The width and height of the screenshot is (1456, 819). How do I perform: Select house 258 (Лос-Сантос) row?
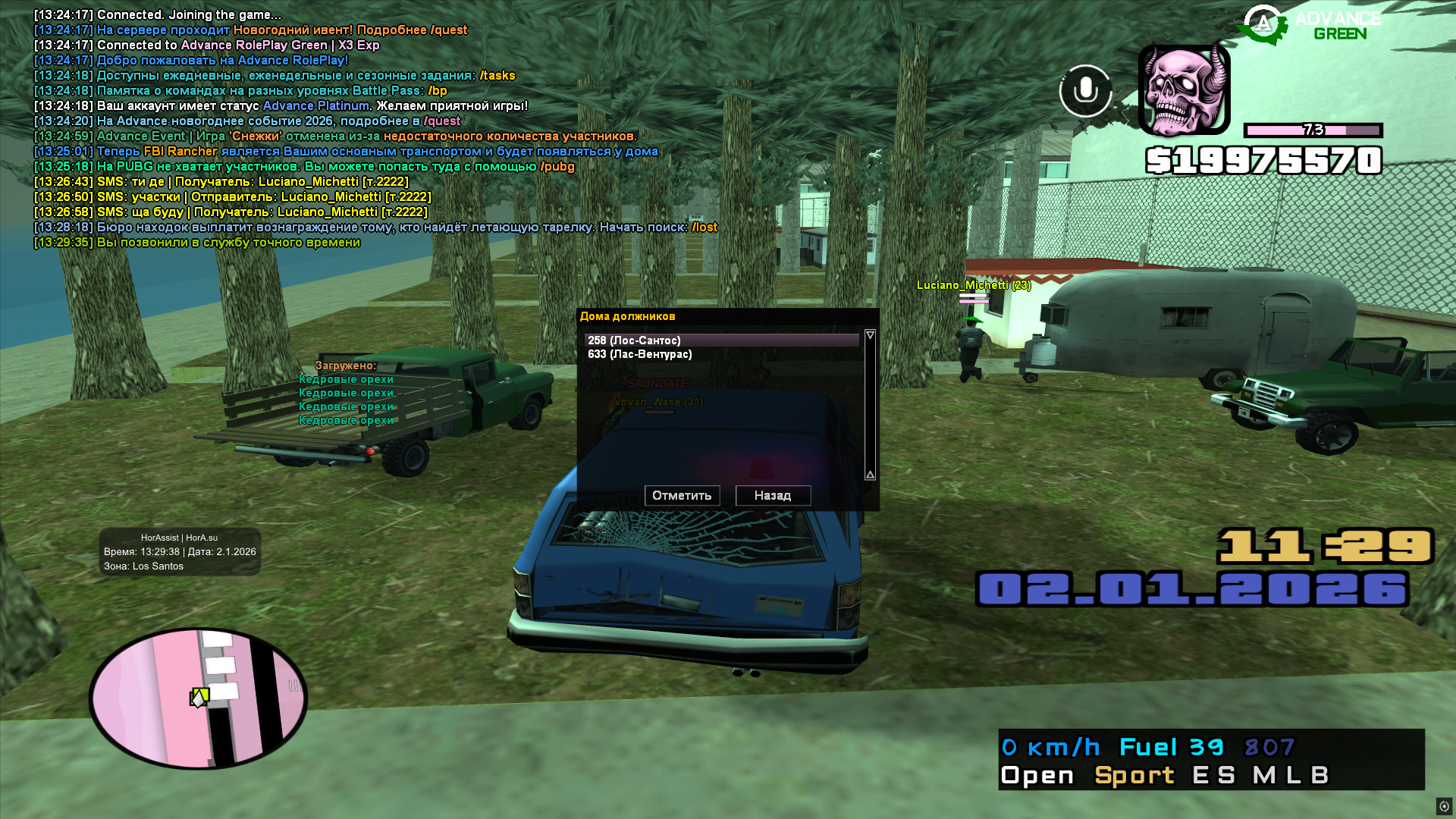pyautogui.click(x=720, y=340)
